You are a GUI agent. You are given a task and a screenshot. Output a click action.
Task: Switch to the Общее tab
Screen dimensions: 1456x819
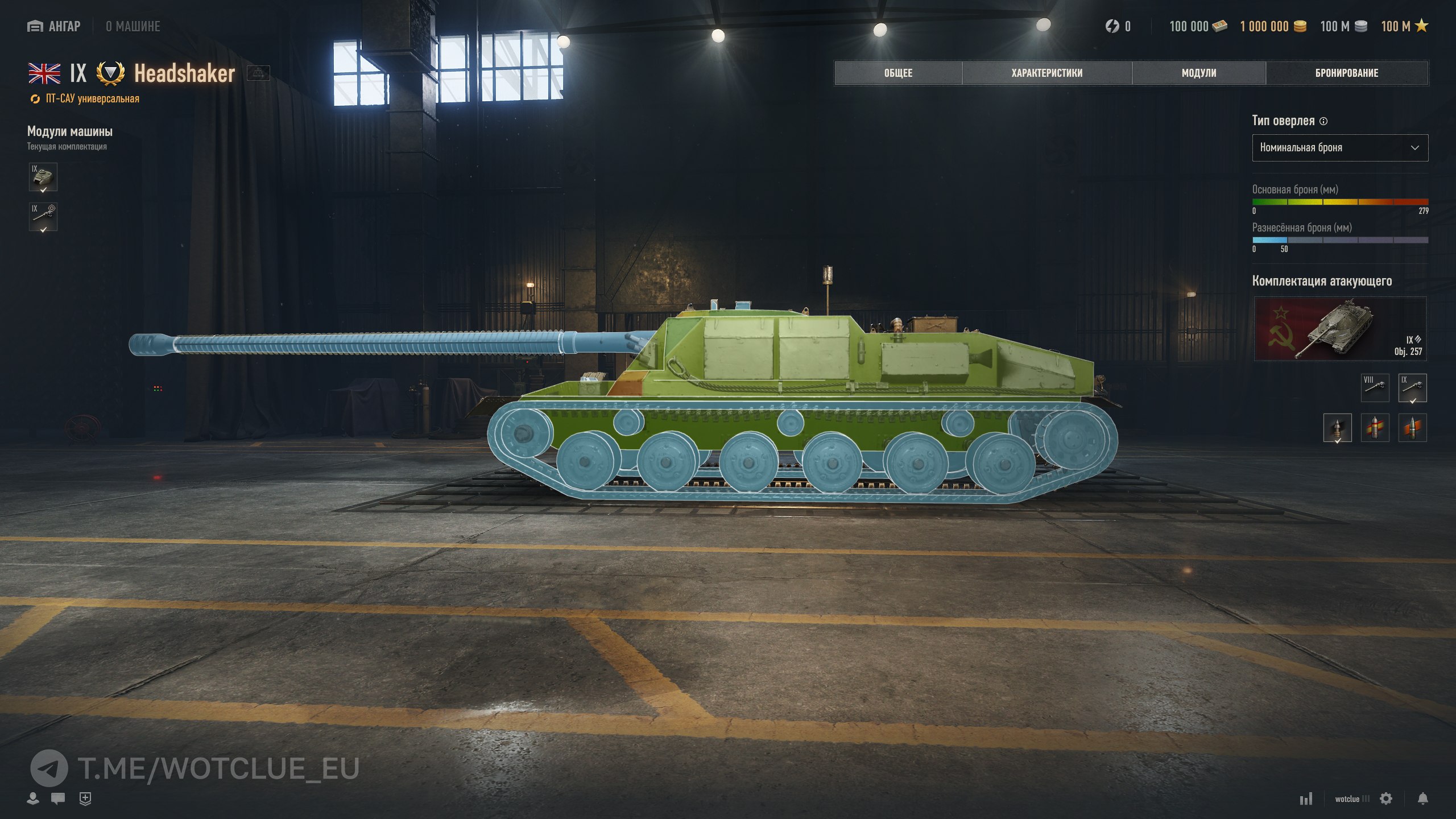pyautogui.click(x=898, y=73)
